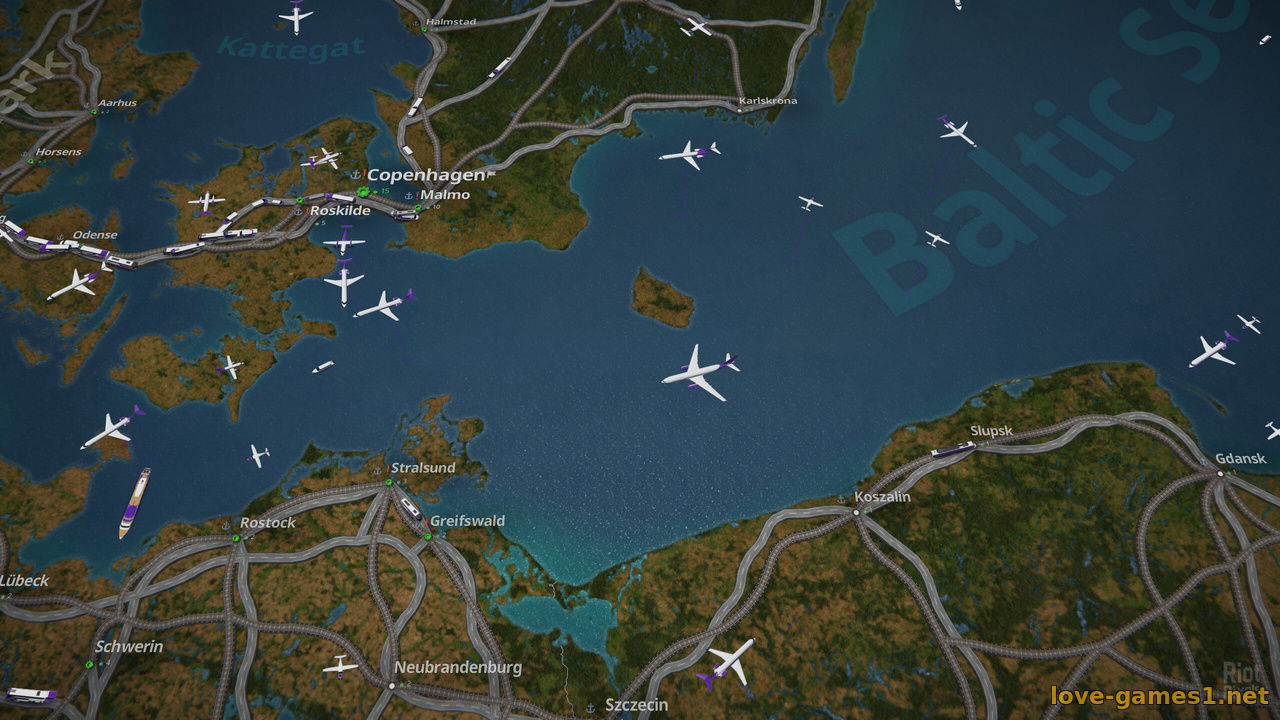
Task: Select the Koszalin city marker
Action: click(856, 512)
